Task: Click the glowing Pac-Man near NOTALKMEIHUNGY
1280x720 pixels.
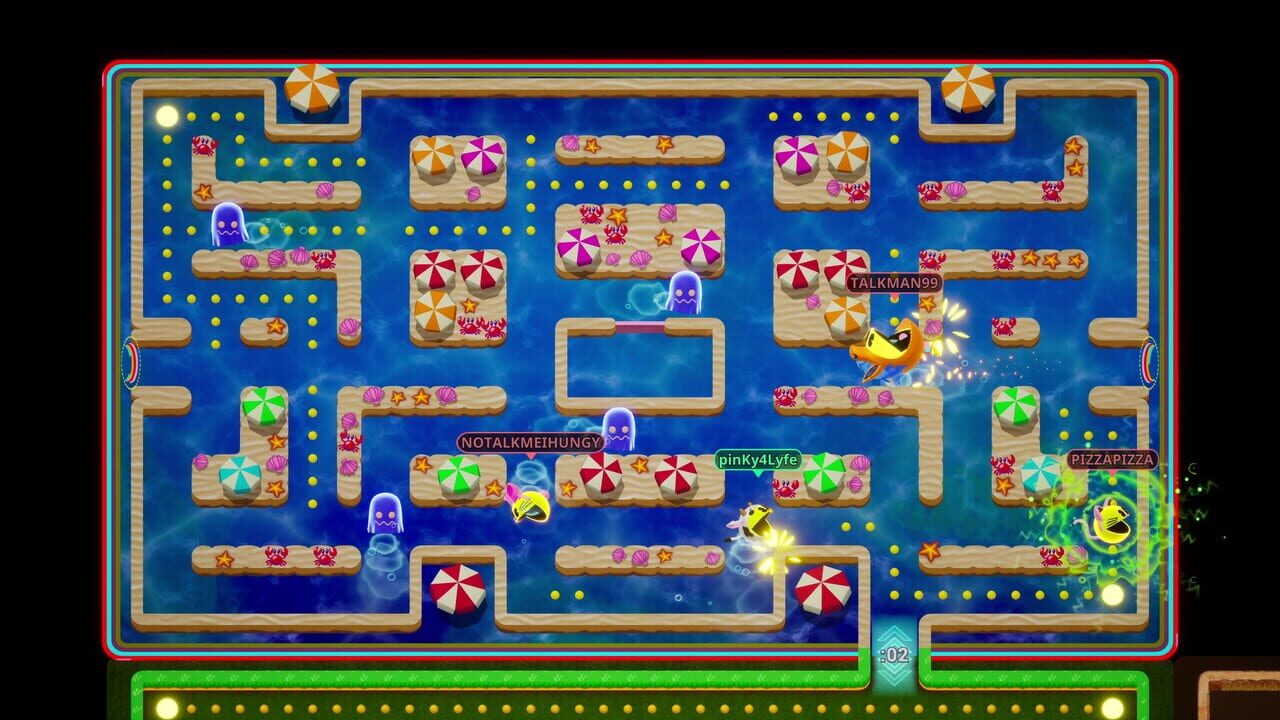Action: point(530,505)
